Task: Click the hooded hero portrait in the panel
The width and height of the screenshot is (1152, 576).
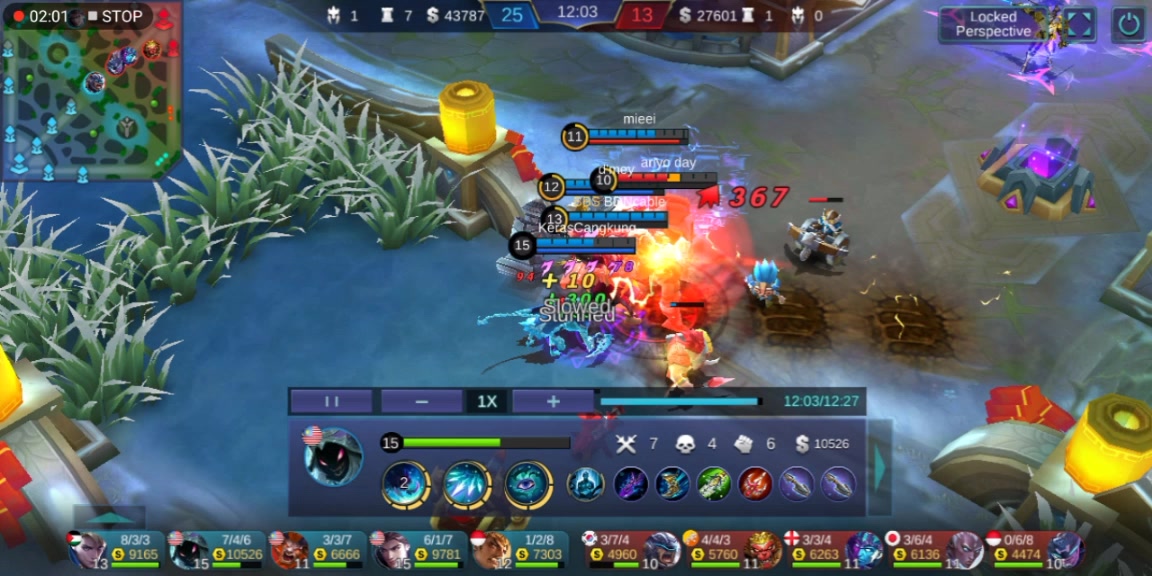Action: tap(333, 457)
